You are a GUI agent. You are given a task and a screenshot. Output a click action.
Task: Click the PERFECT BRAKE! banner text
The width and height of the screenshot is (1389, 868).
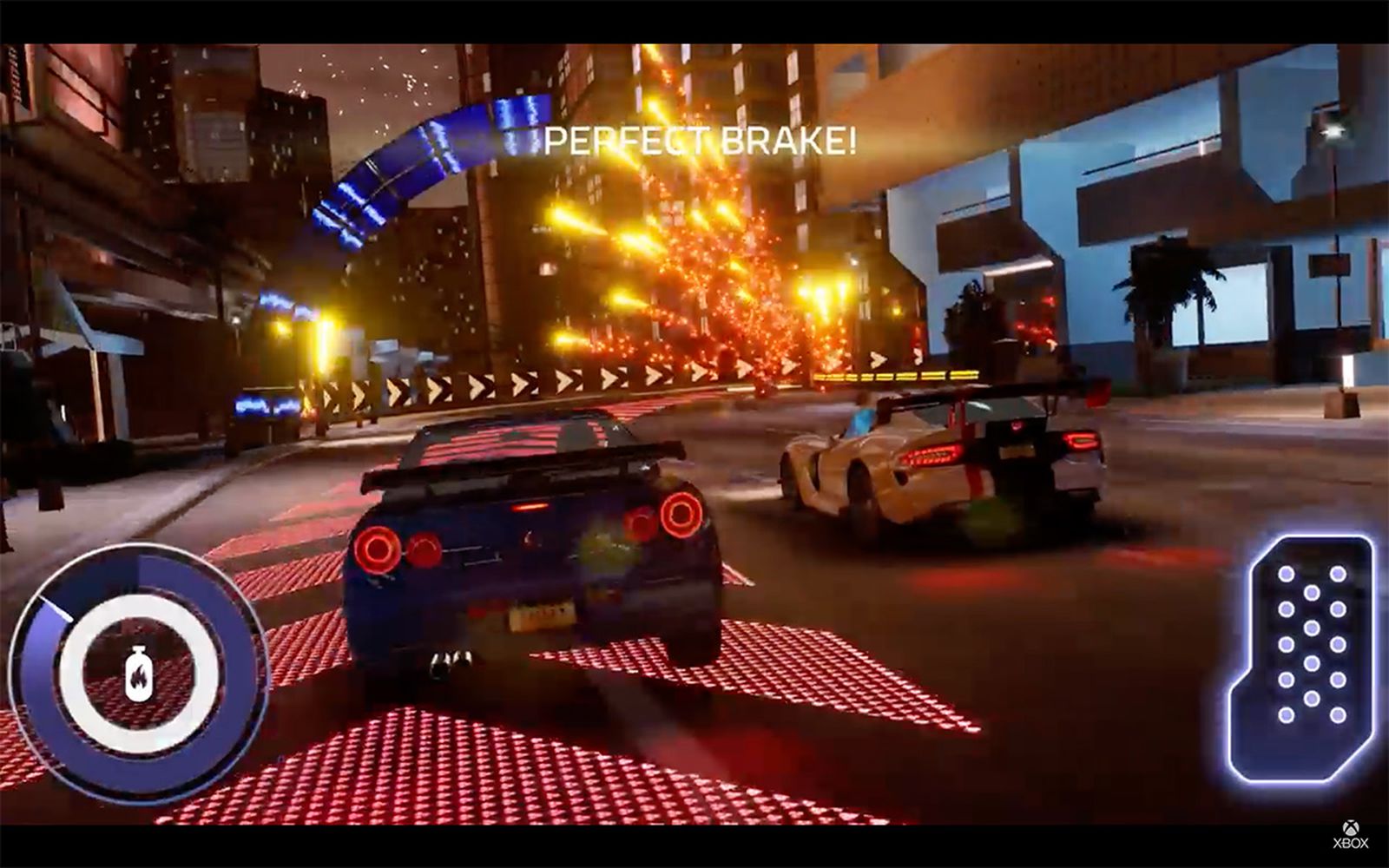pyautogui.click(x=700, y=139)
